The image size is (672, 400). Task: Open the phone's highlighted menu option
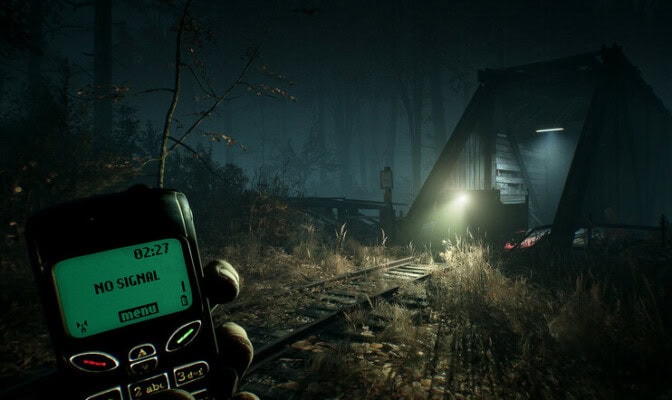138,313
